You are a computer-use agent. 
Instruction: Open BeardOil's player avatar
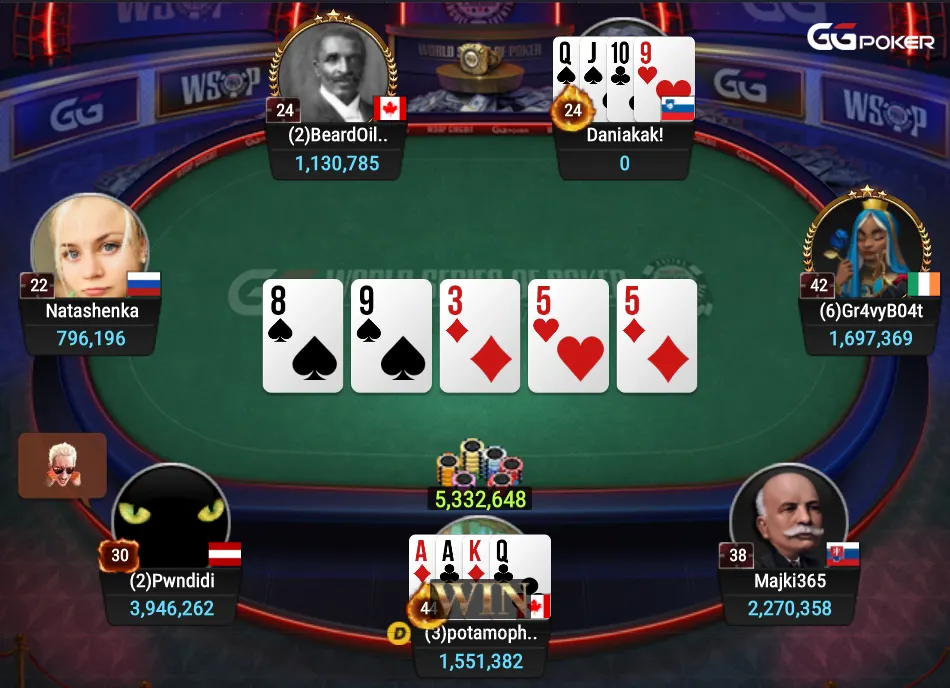click(x=336, y=75)
